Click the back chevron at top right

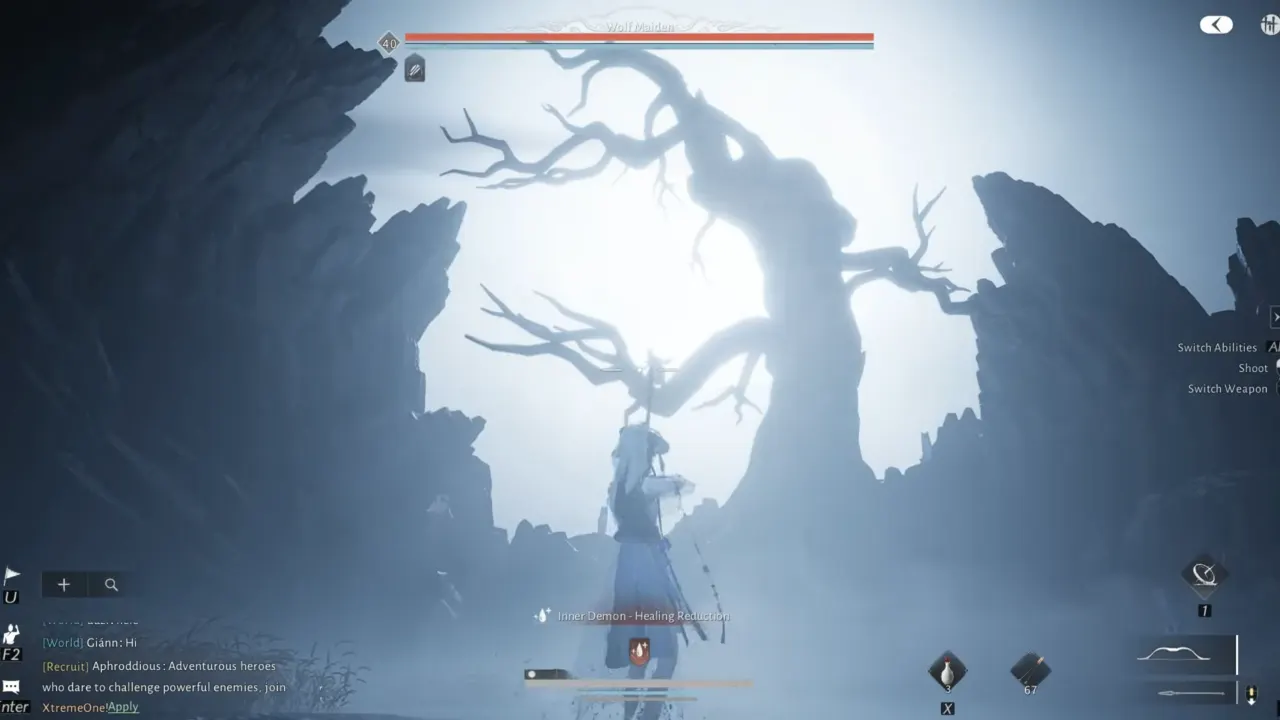coord(1216,24)
